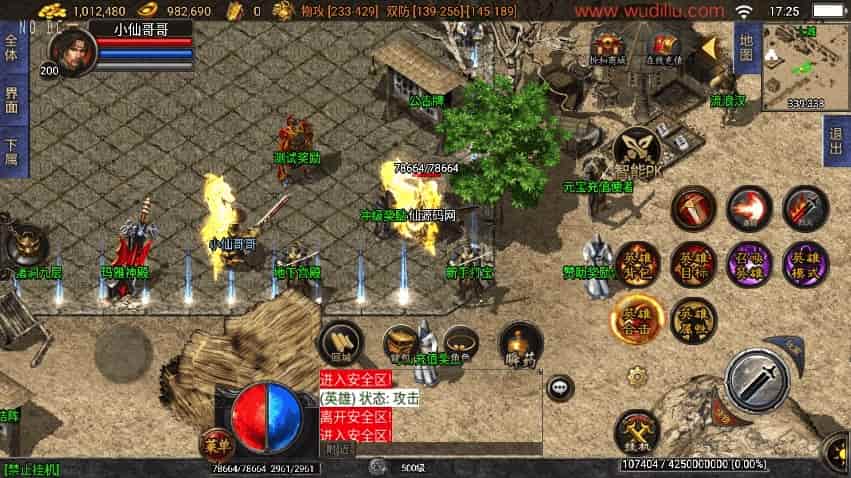Open the minimap
851x478 pixels.
[x=805, y=66]
